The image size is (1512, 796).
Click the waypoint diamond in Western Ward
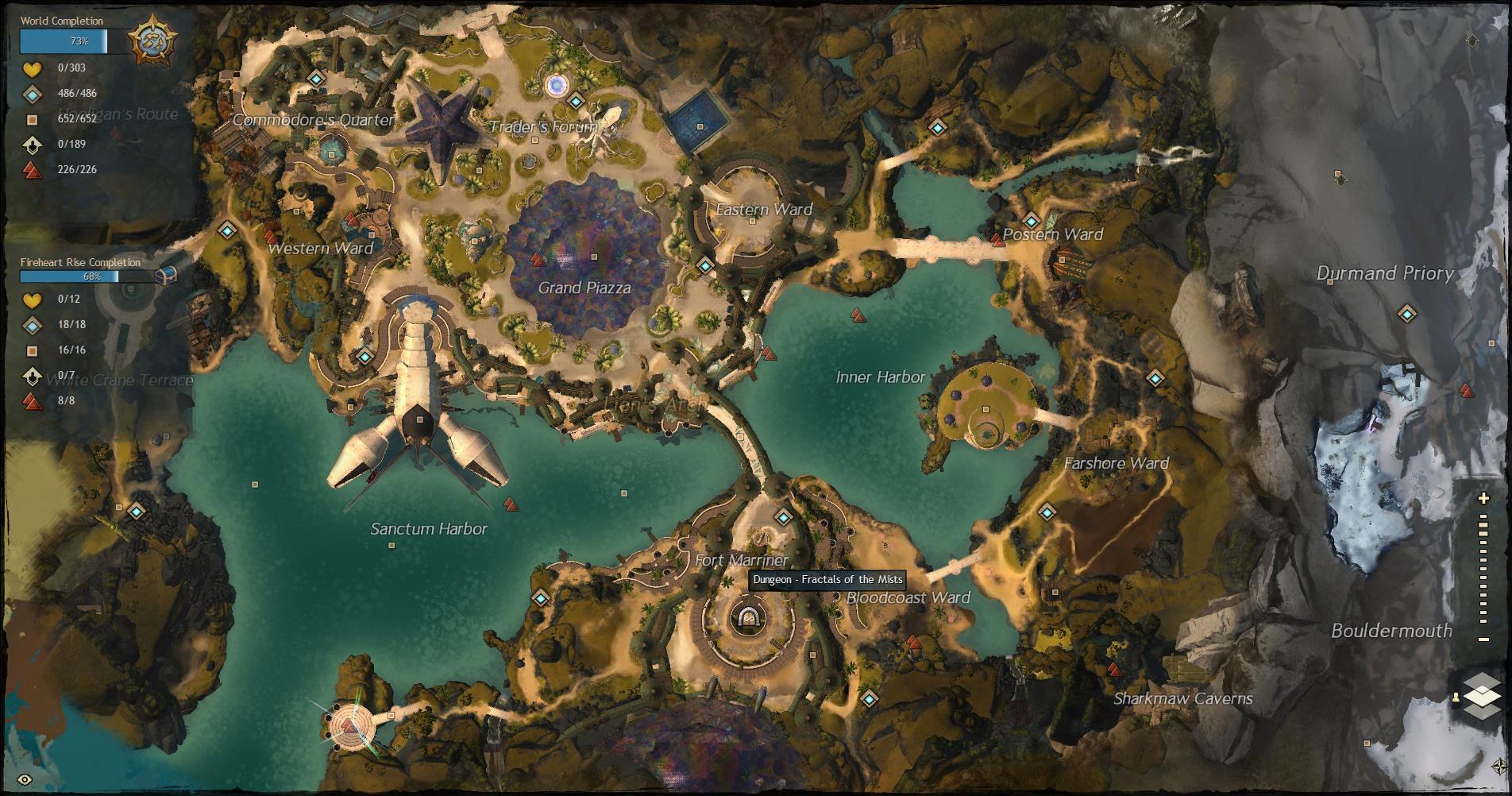(x=226, y=231)
